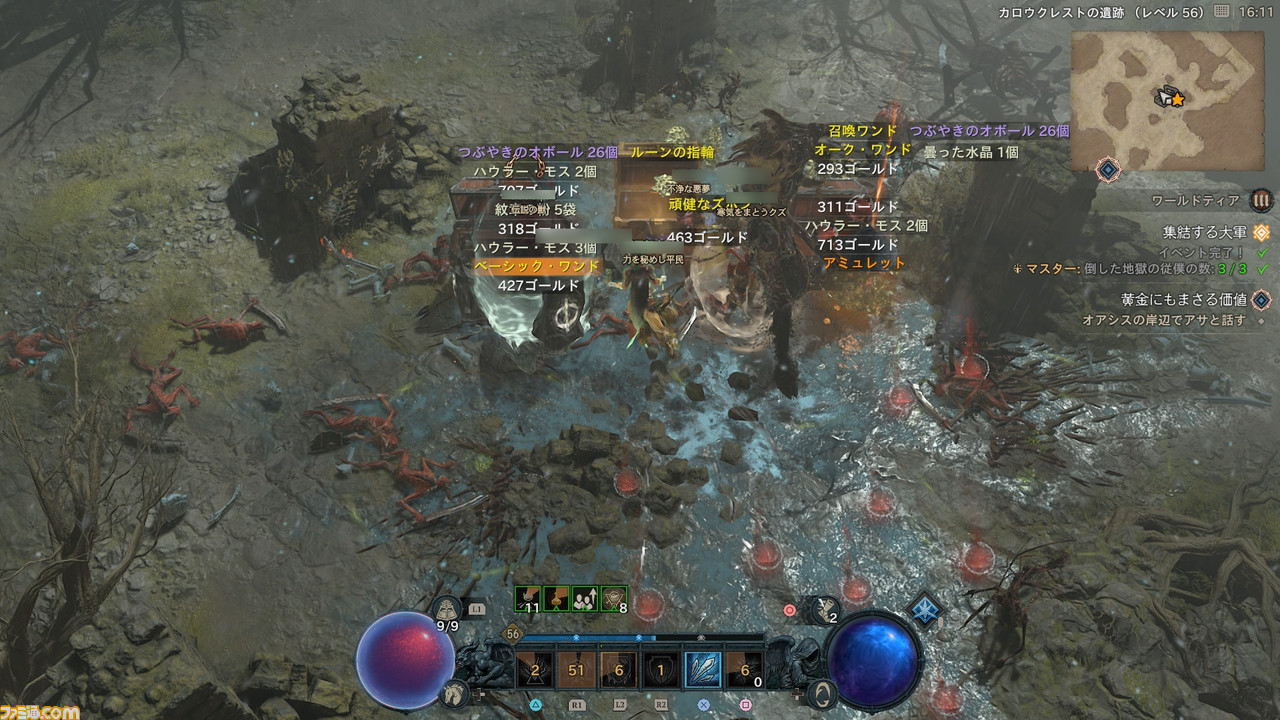Collect the オーク・ワンド loot label
Viewport: 1280px width, 720px height.
(863, 150)
